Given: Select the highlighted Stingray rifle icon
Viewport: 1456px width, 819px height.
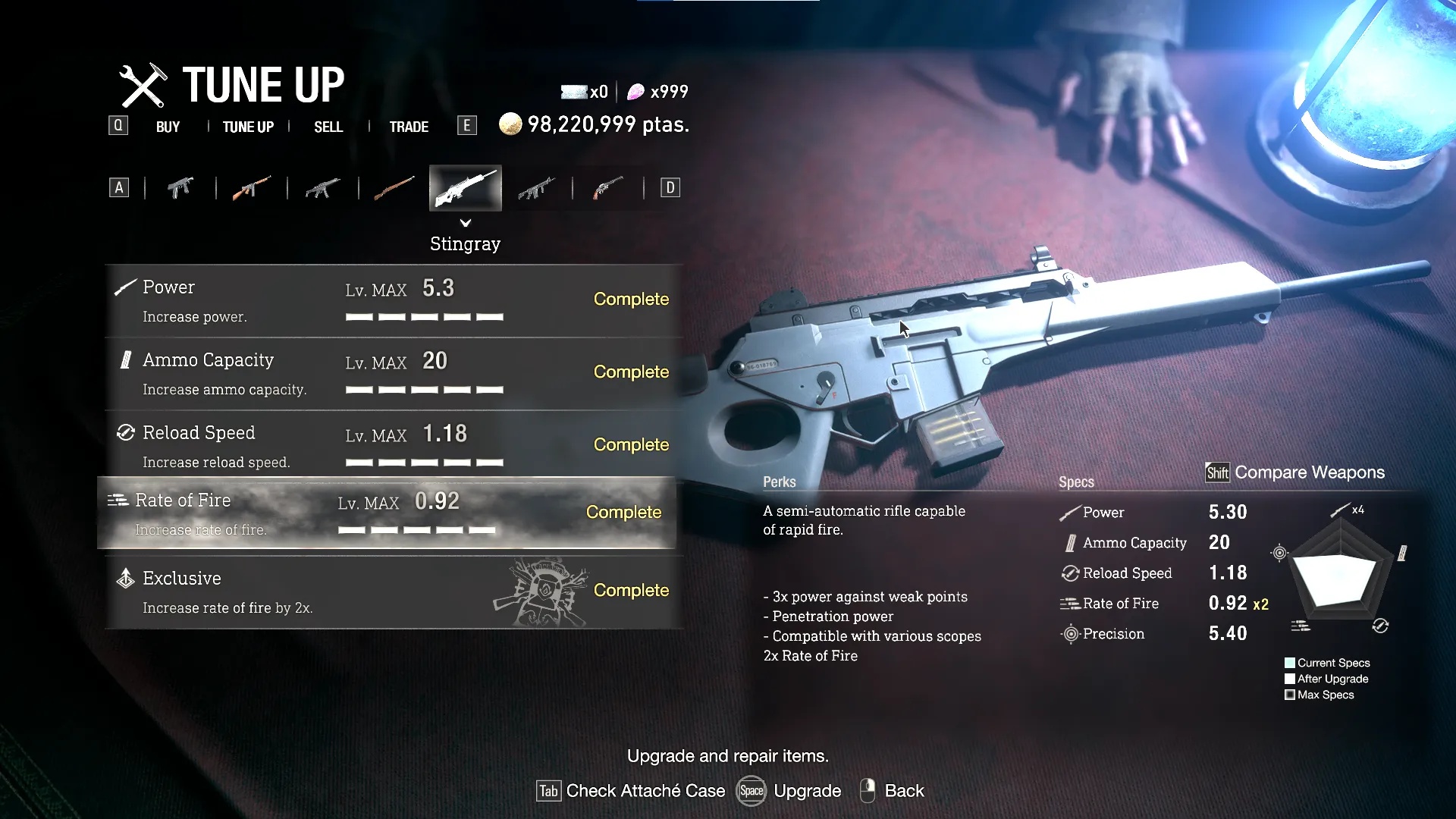Looking at the screenshot, I should click(x=465, y=187).
